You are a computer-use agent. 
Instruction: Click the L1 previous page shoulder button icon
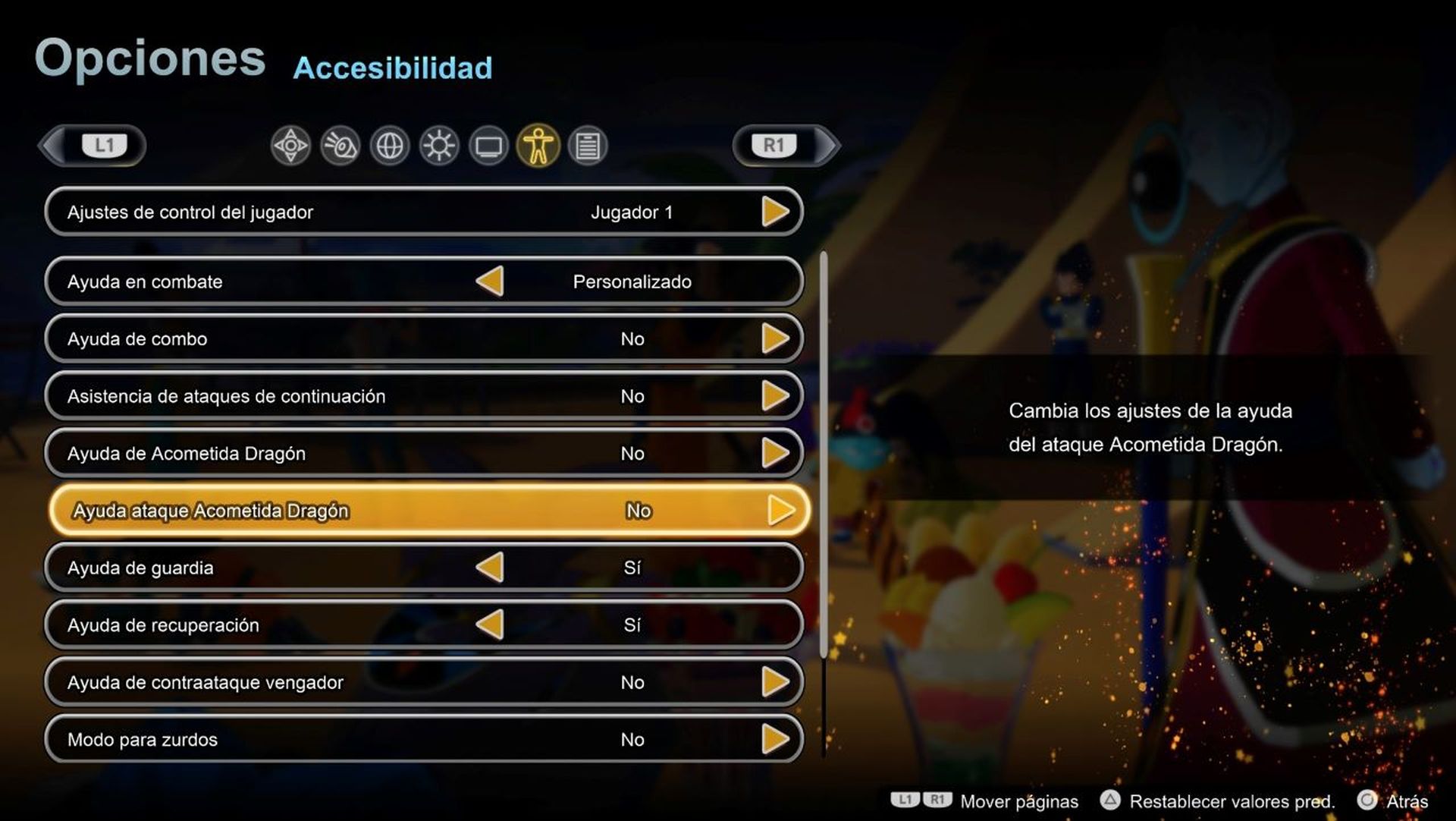(x=104, y=146)
